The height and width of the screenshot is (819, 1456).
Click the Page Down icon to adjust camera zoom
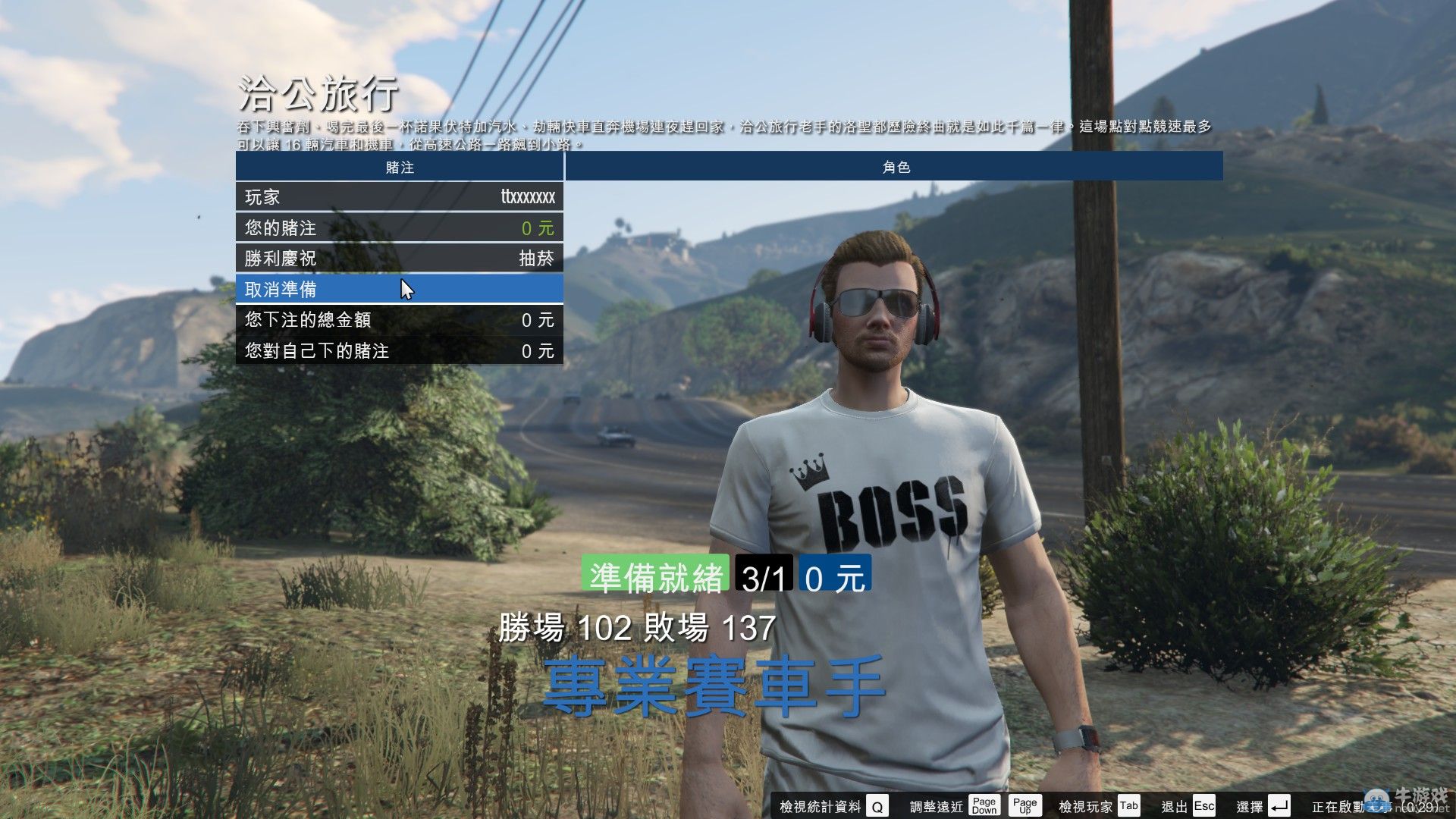[x=984, y=805]
